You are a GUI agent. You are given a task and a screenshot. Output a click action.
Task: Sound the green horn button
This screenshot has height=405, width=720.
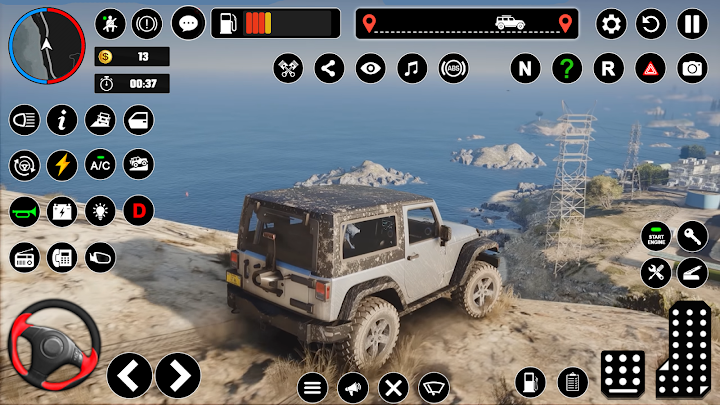[24, 211]
